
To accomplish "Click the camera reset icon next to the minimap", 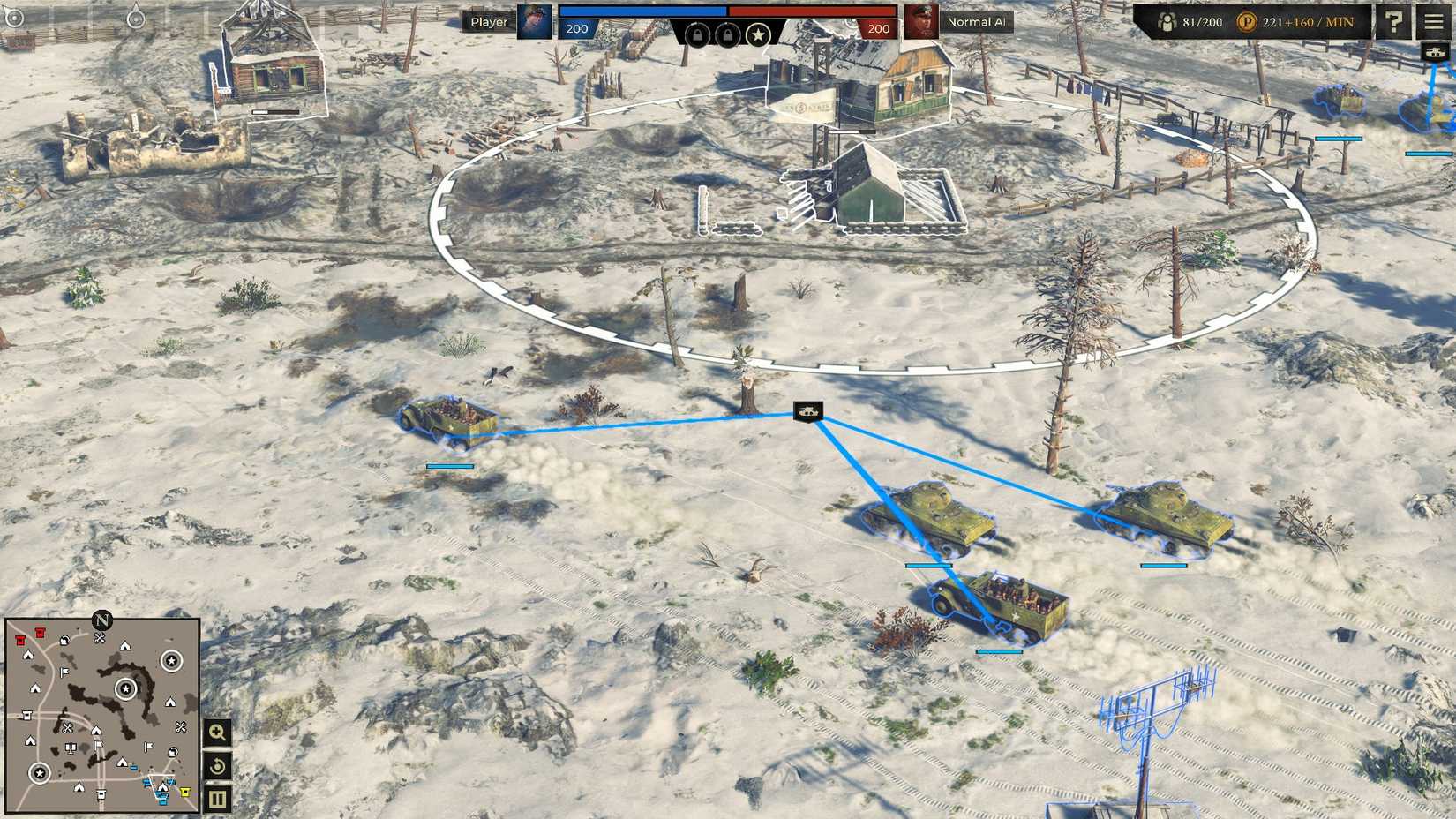I will [x=217, y=764].
